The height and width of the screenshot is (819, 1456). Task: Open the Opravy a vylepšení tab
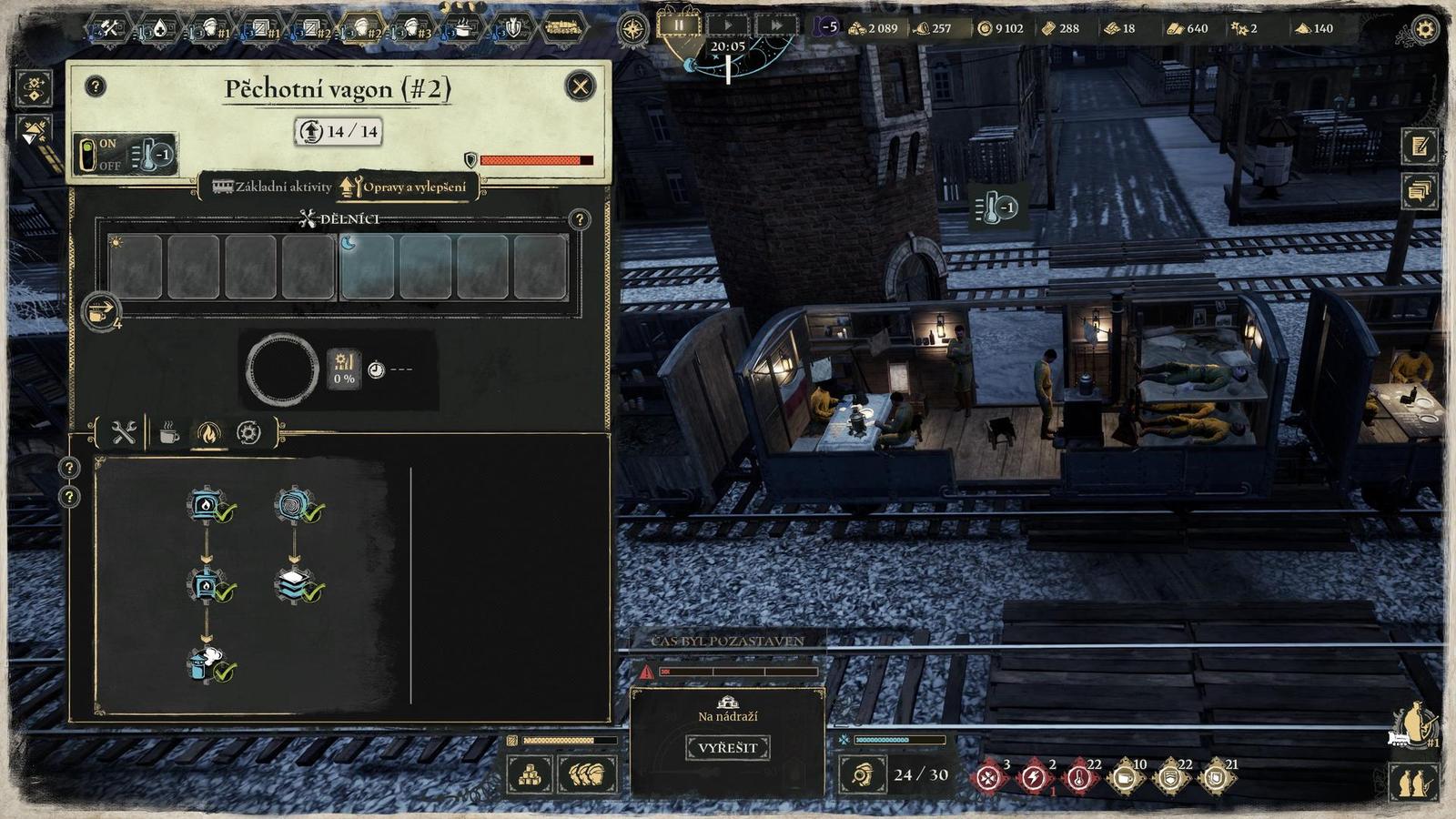pos(405,187)
